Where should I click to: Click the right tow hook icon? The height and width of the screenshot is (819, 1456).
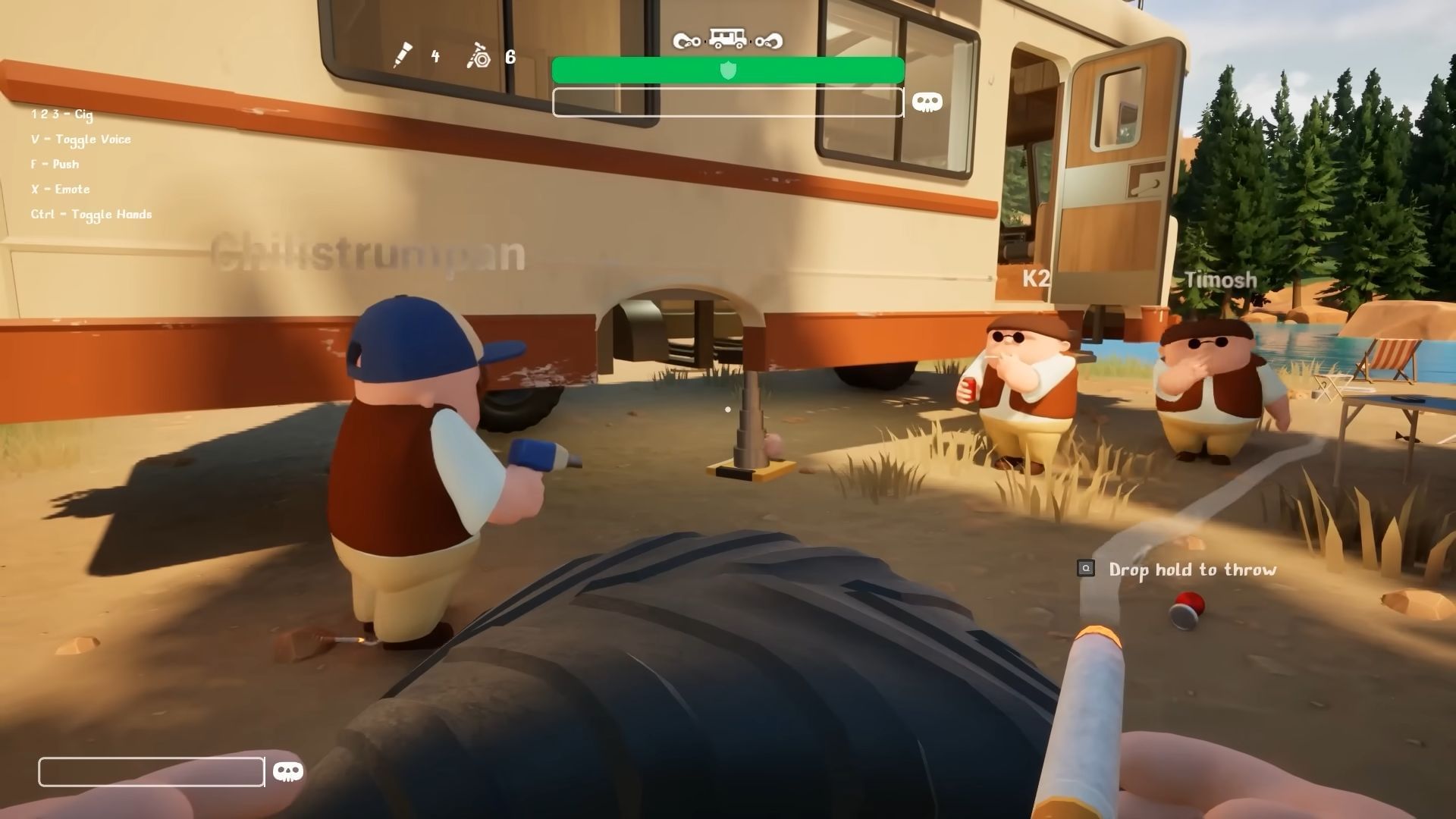[768, 42]
